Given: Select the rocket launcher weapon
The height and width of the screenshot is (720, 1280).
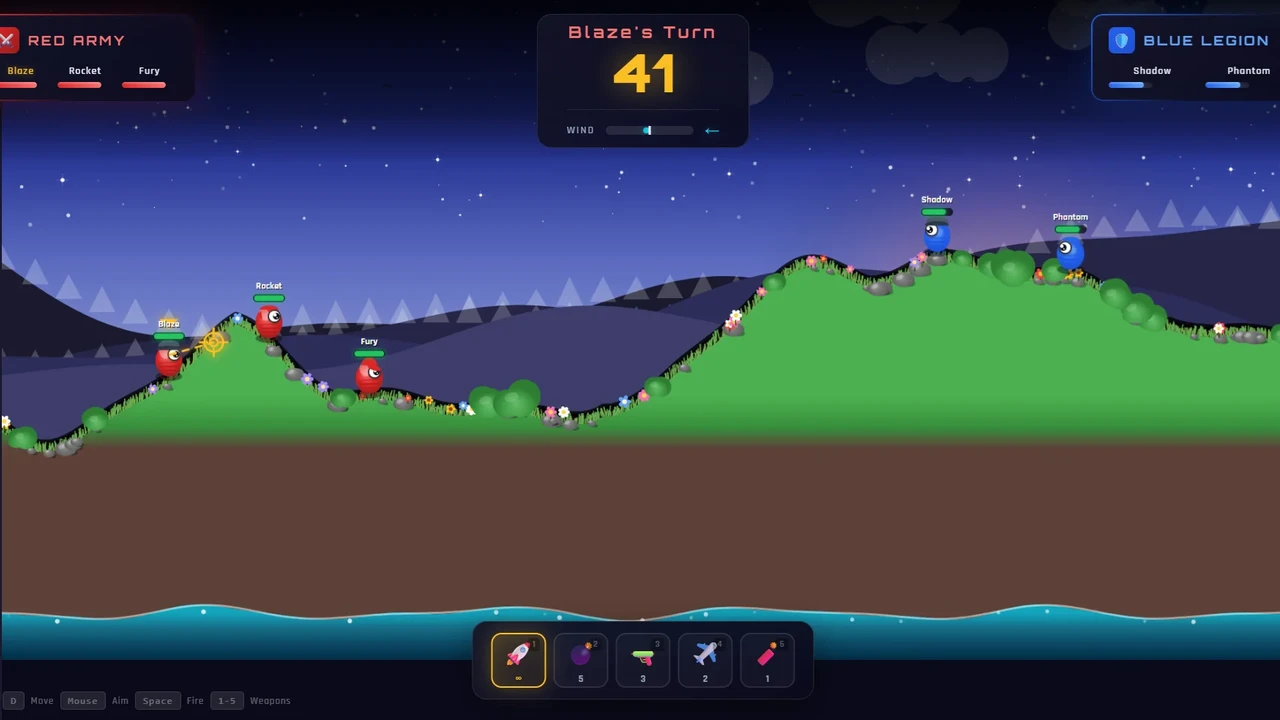Looking at the screenshot, I should coord(517,657).
